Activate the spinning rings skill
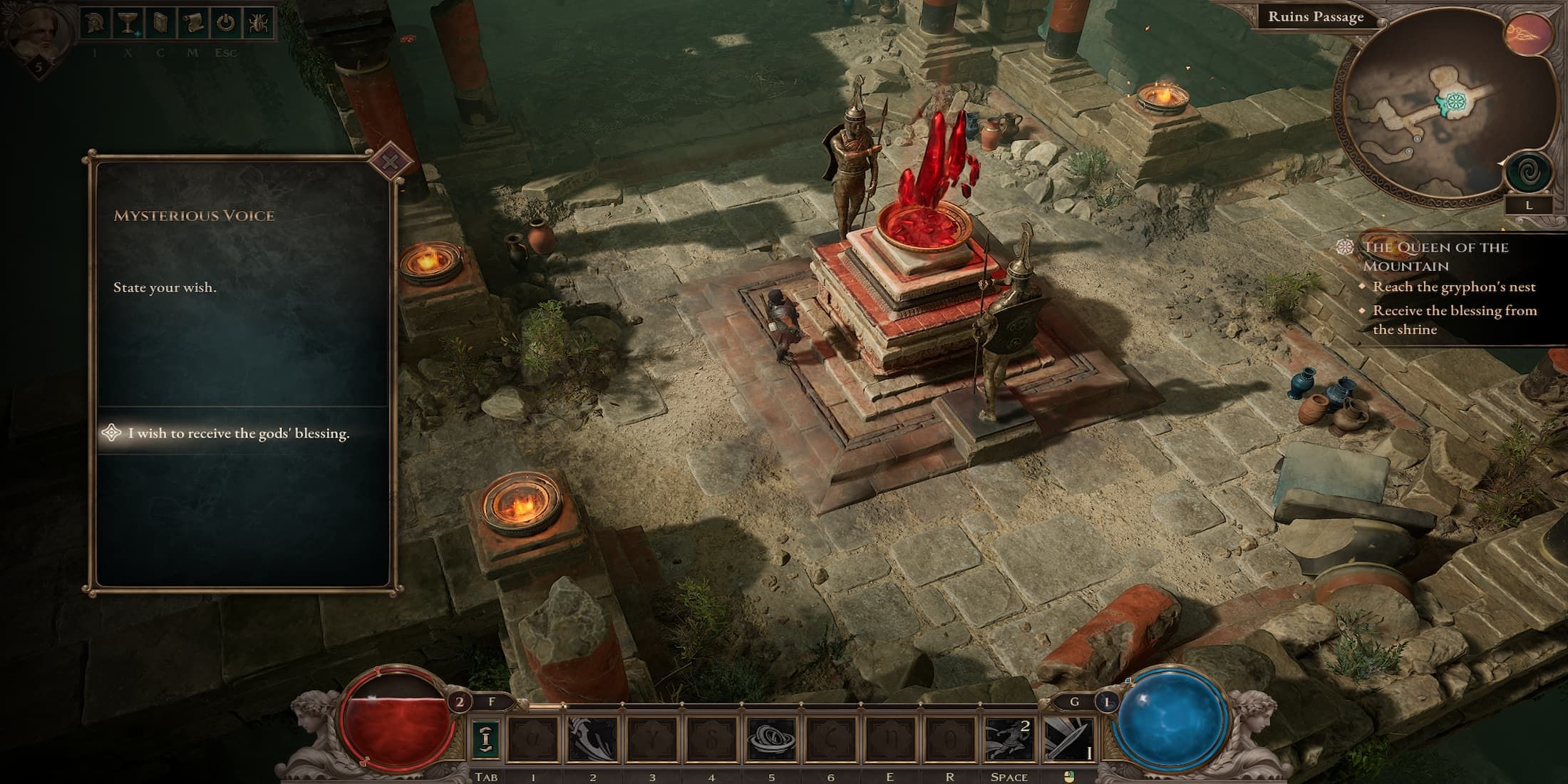The width and height of the screenshot is (1568, 784). tap(771, 738)
